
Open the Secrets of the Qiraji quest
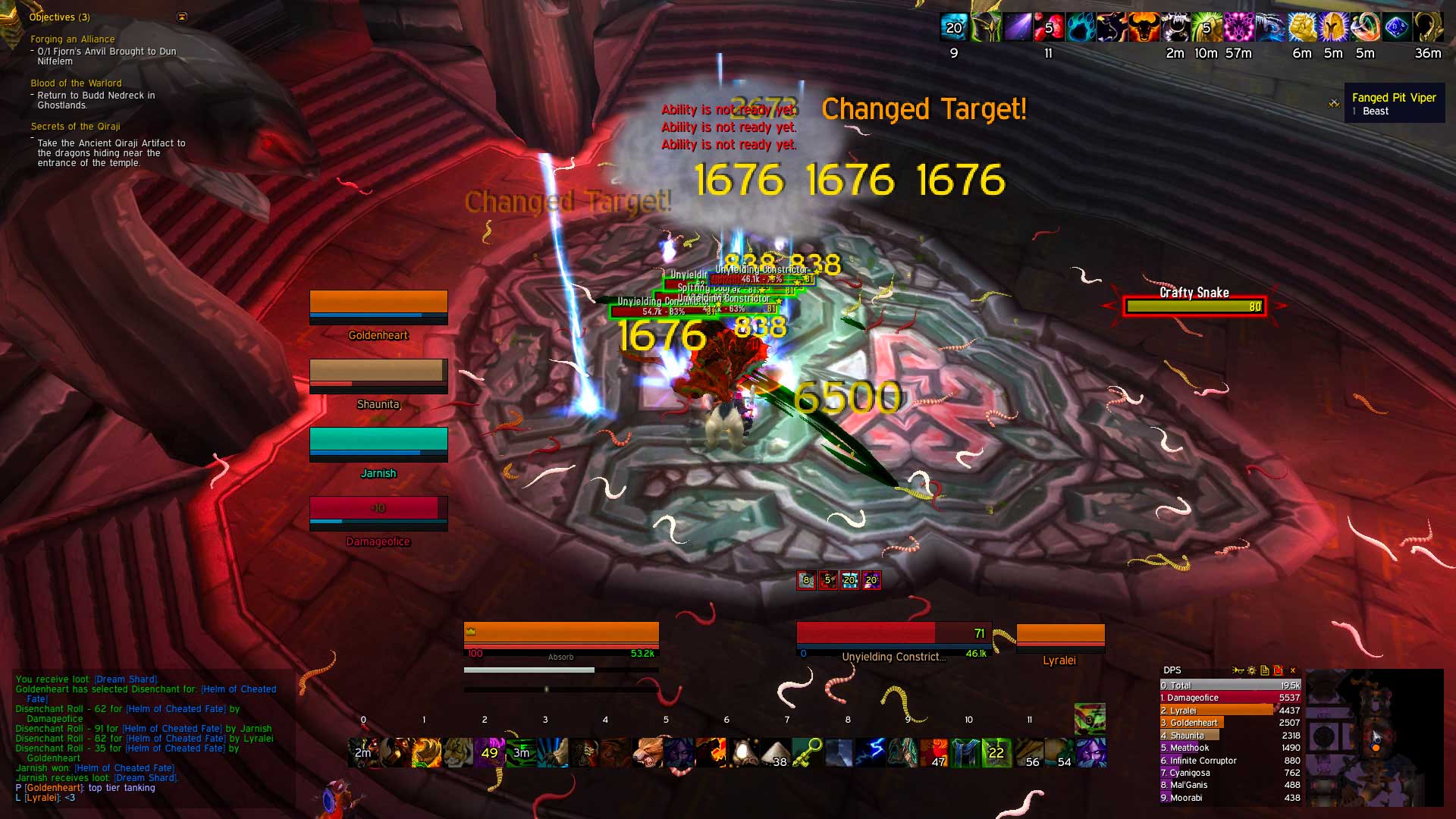coord(75,127)
